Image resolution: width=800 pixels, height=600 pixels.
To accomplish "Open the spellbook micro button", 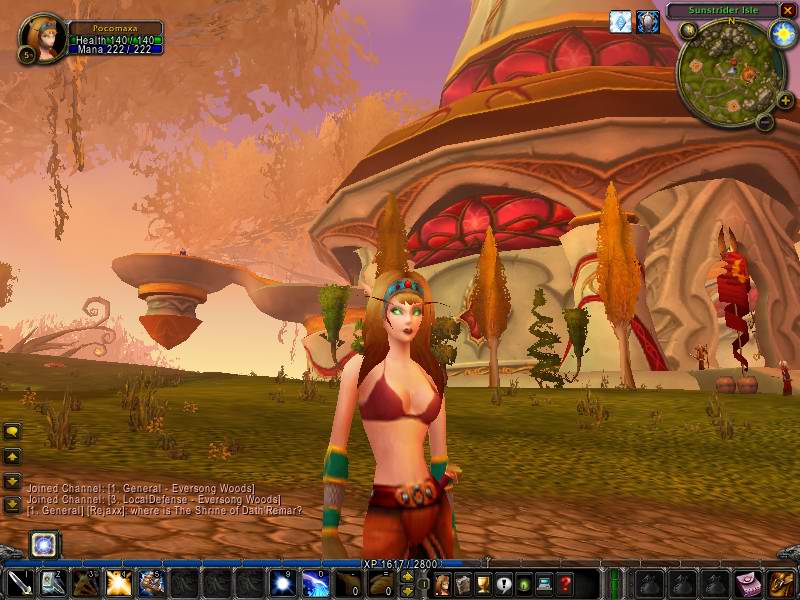I will pos(462,584).
